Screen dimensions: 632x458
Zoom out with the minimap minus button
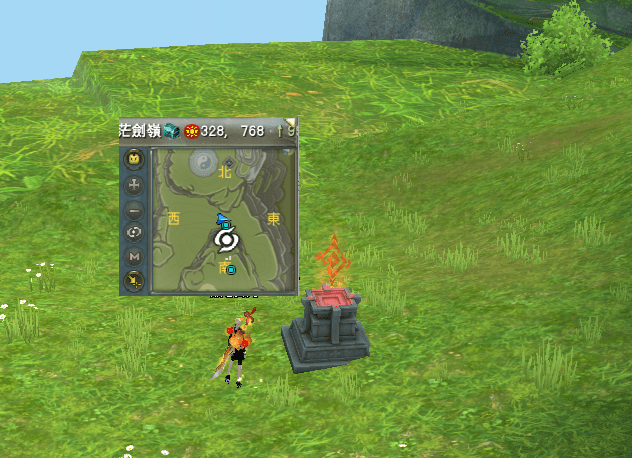pyautogui.click(x=135, y=210)
